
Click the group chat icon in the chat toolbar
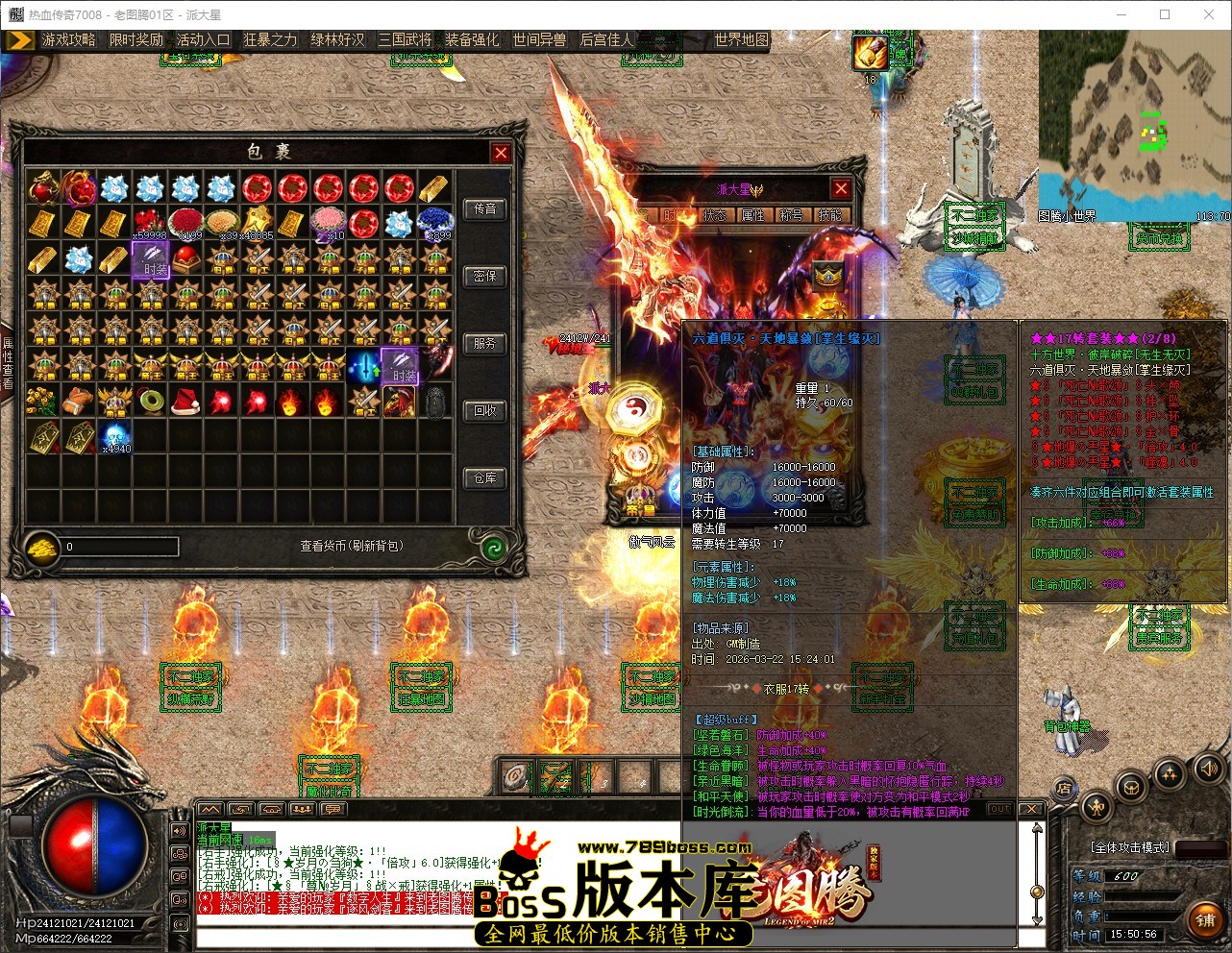click(302, 810)
